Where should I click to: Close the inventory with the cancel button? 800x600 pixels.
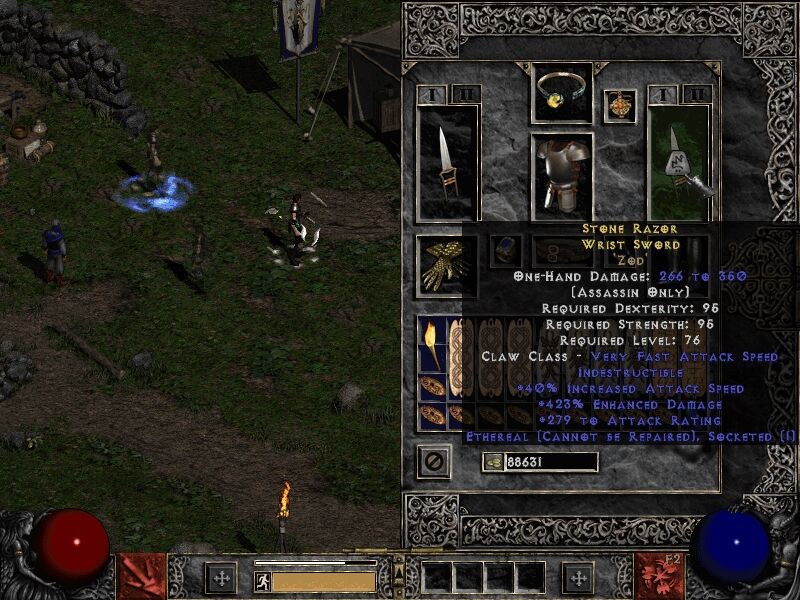pyautogui.click(x=433, y=461)
